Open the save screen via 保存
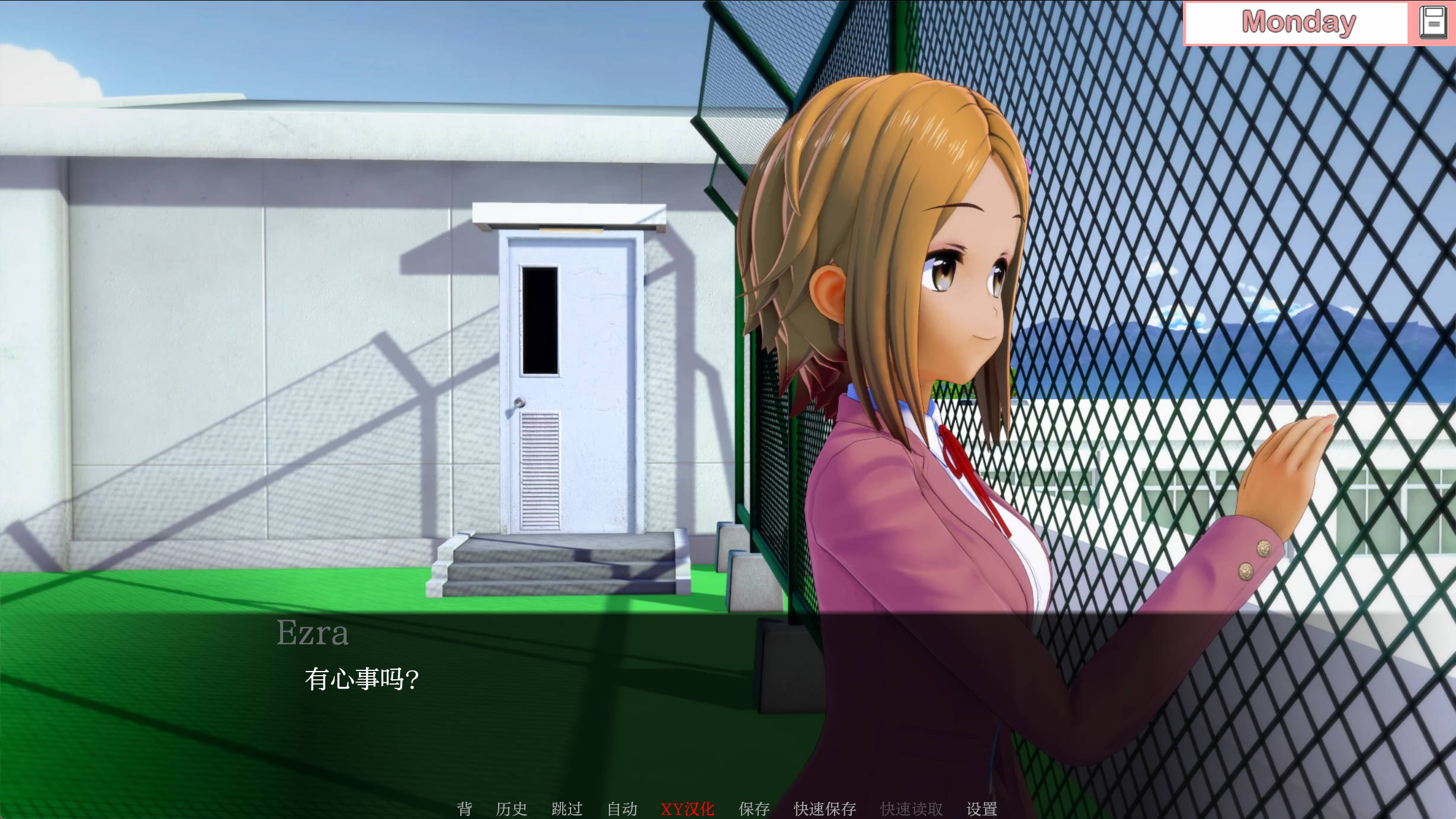This screenshot has height=819, width=1456. 753,808
